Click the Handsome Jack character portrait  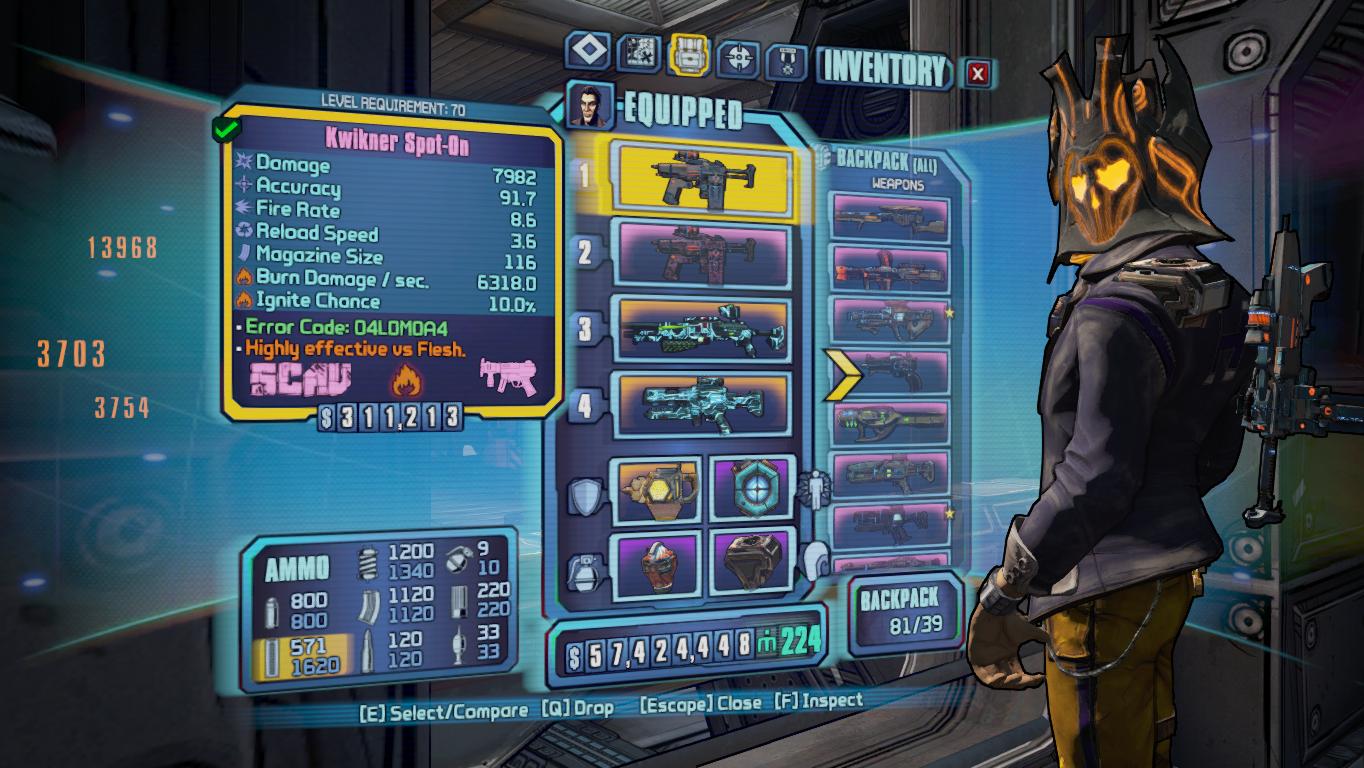pyautogui.click(x=590, y=105)
